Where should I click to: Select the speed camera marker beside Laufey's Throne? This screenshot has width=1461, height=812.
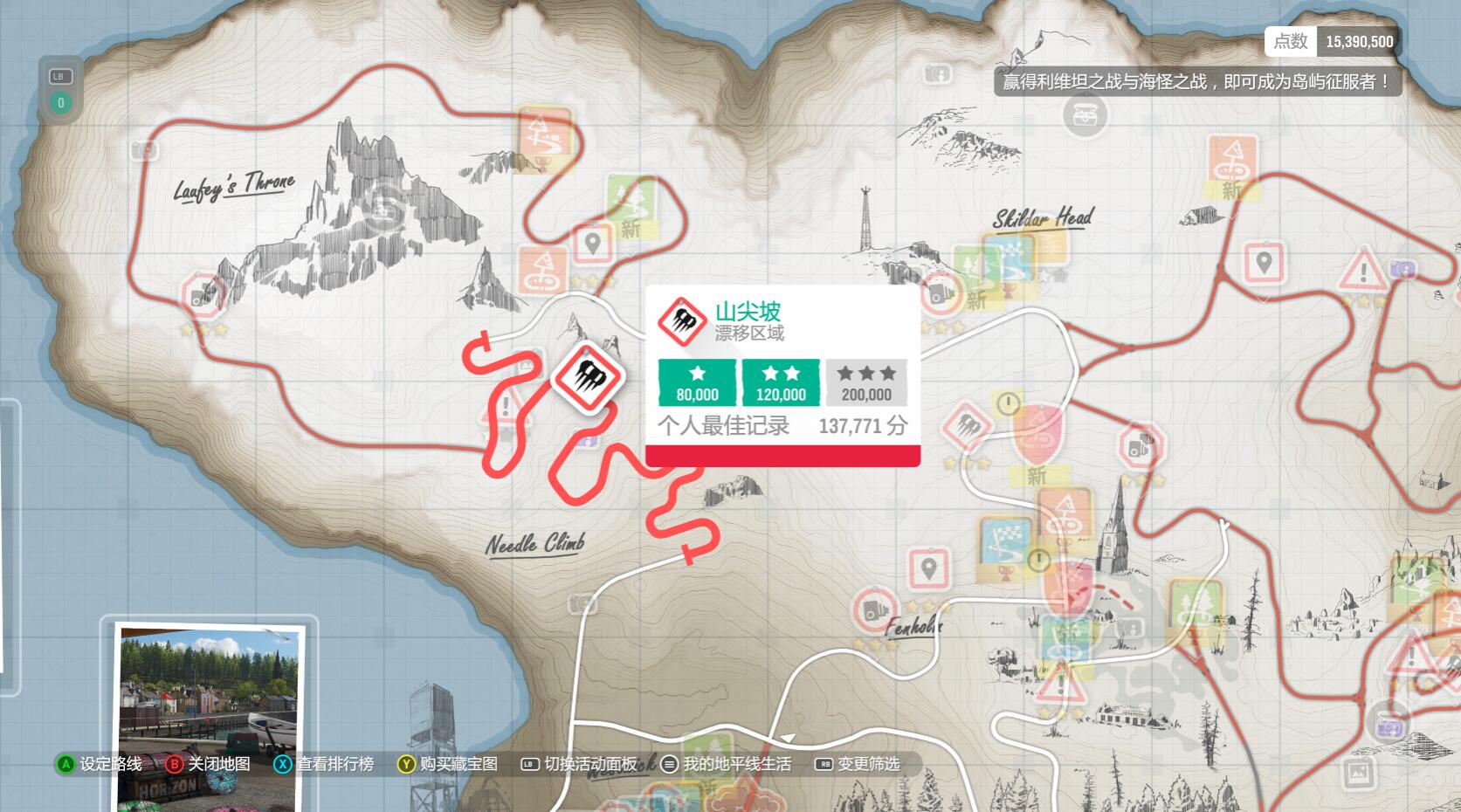click(204, 296)
